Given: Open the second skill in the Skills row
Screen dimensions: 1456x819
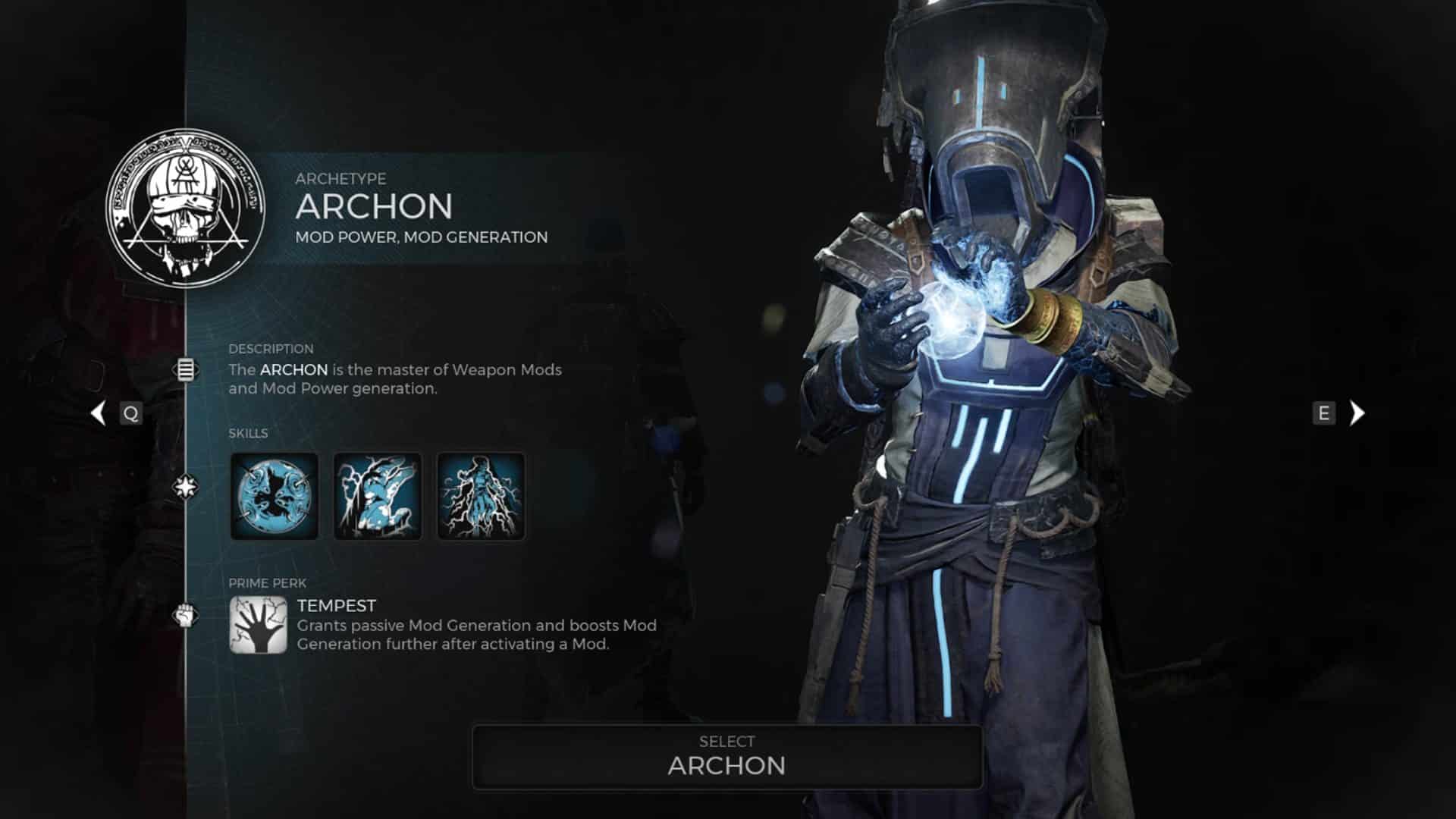Looking at the screenshot, I should point(377,497).
